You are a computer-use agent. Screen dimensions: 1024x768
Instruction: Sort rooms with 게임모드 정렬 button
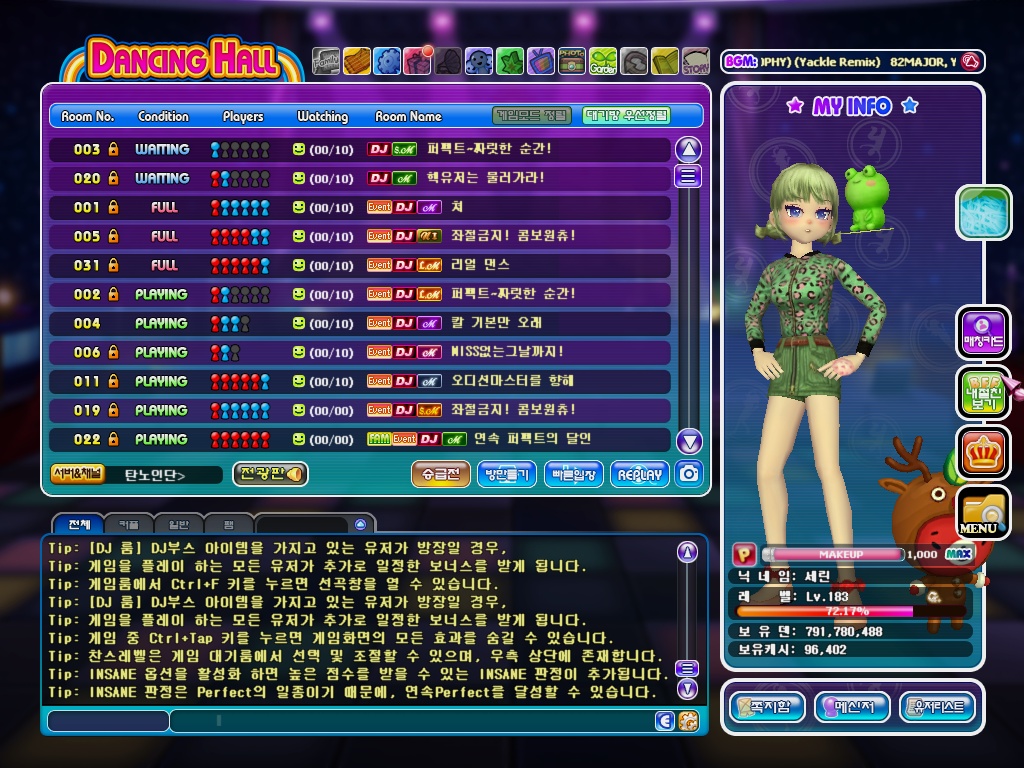pyautogui.click(x=532, y=116)
